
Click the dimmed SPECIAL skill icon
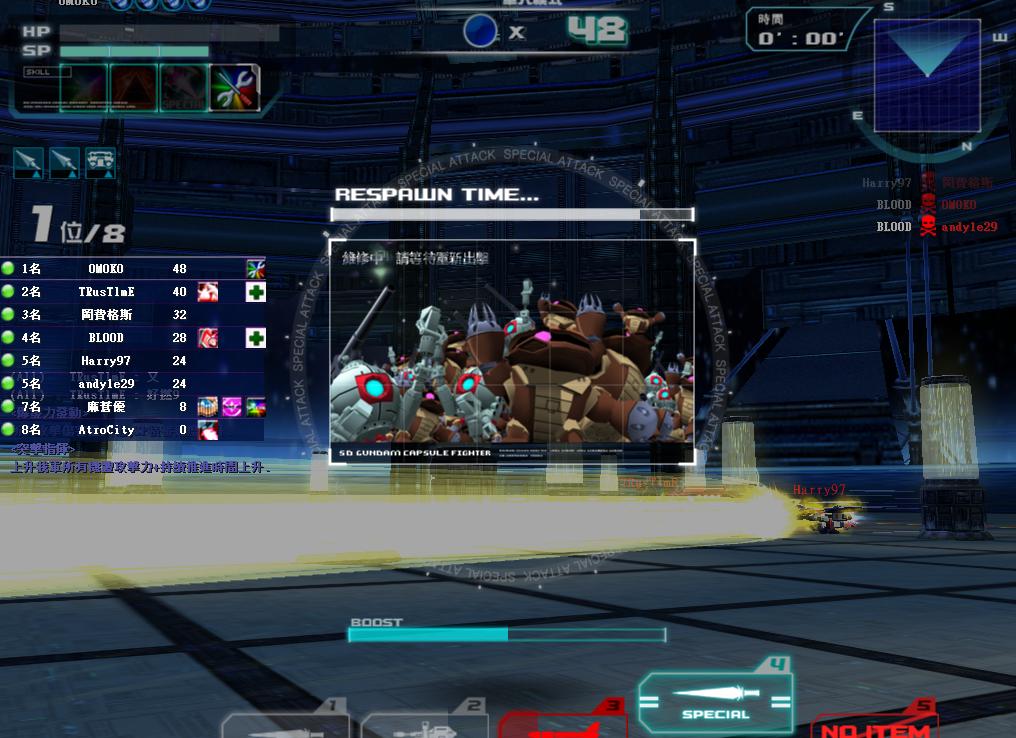(184, 88)
